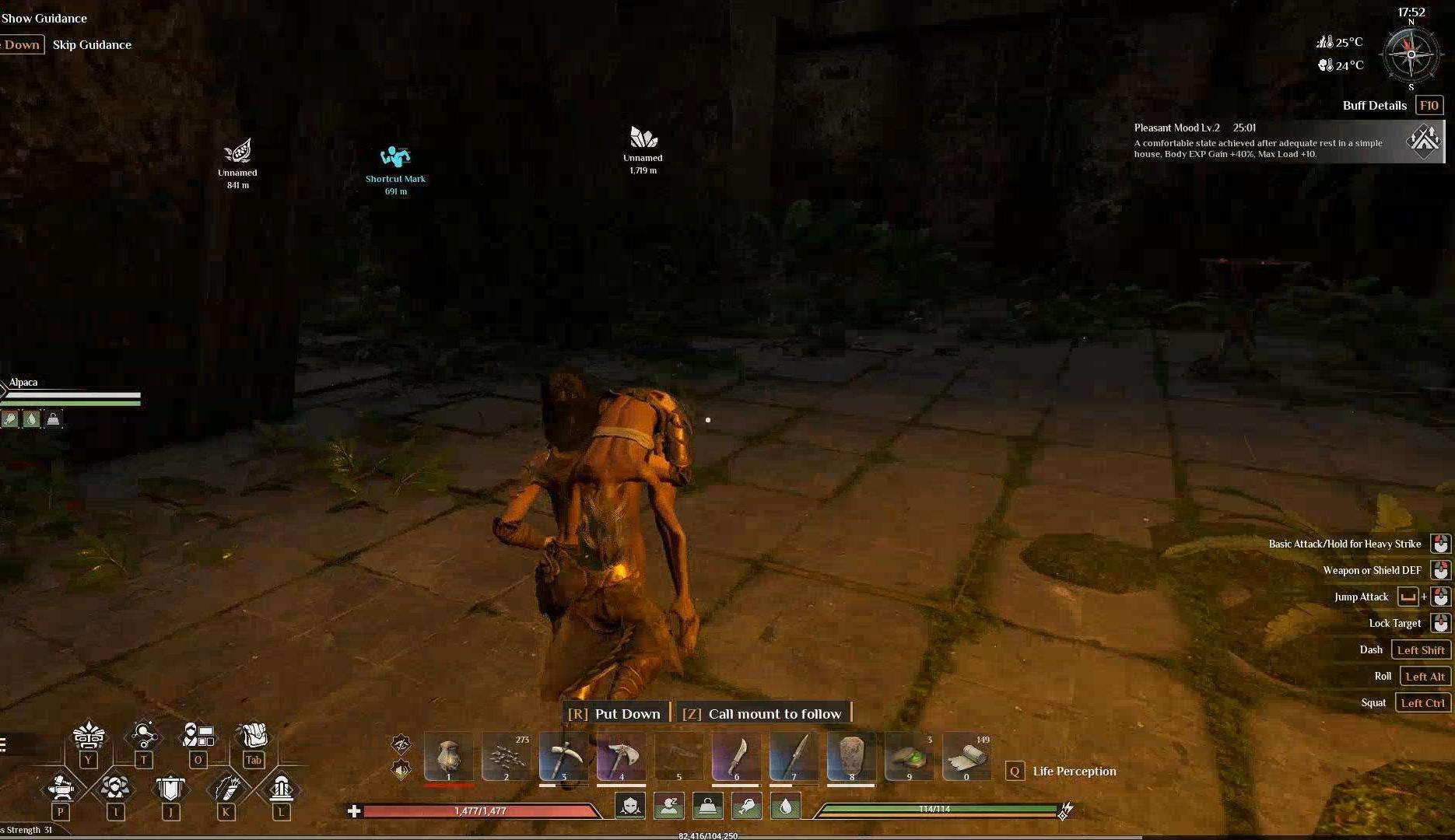Screen dimensions: 1455x840
Task: Select the arrows stack in hotbar slot 2
Action: (x=506, y=756)
